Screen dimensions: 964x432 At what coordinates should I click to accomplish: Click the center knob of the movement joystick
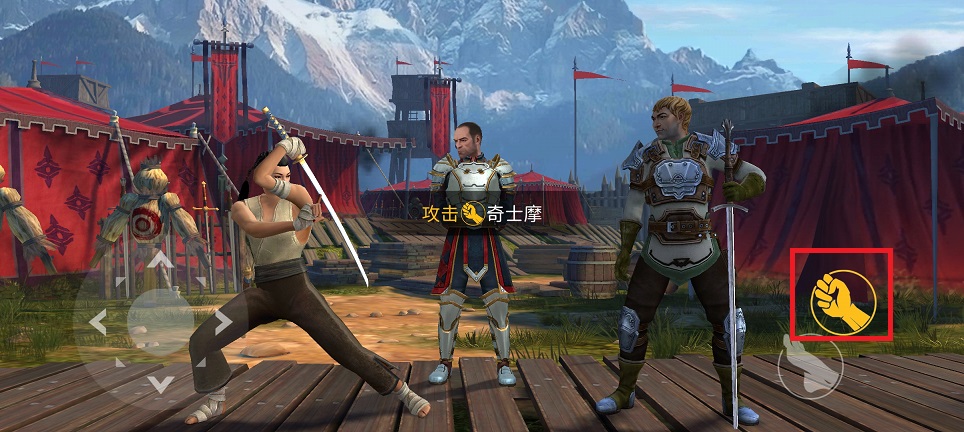click(160, 322)
